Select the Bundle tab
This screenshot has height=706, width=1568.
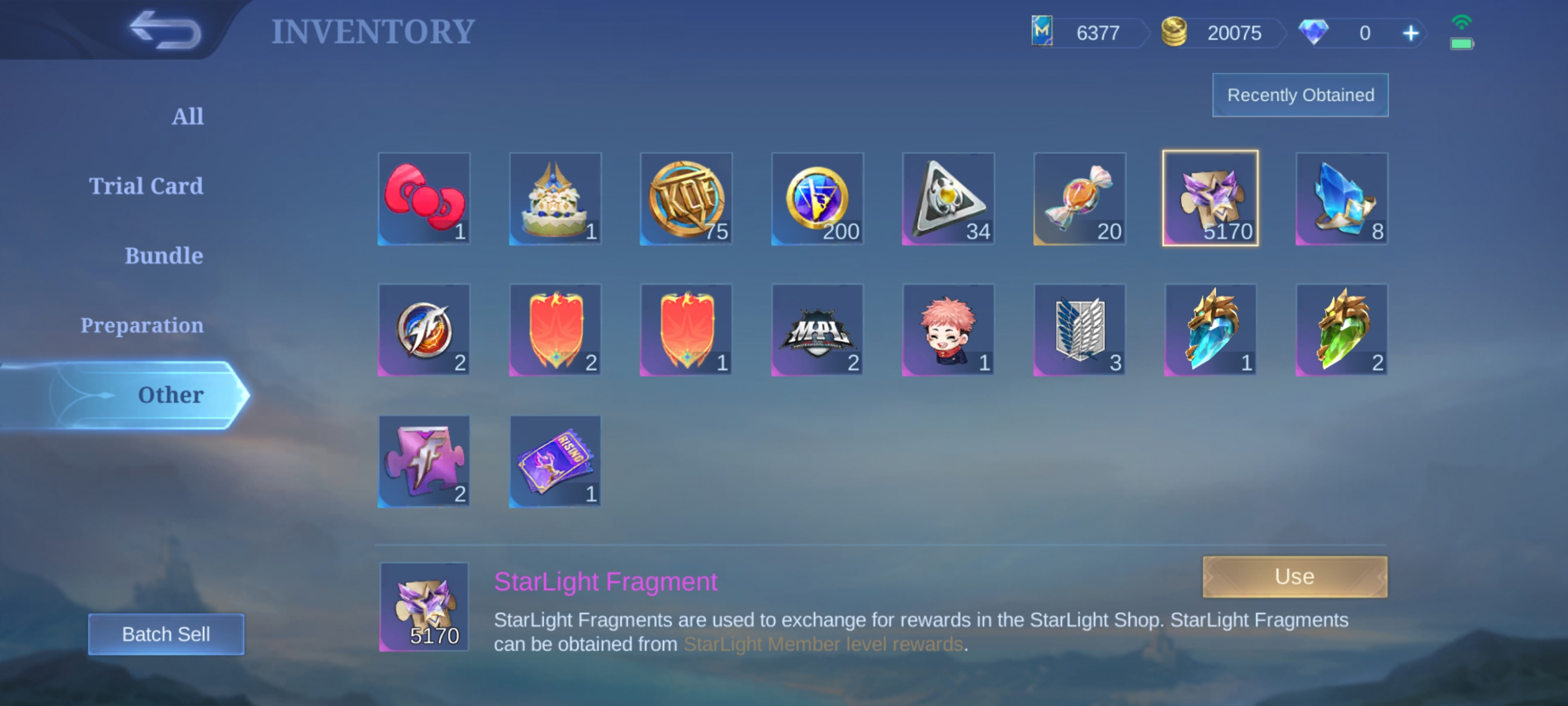coord(164,256)
